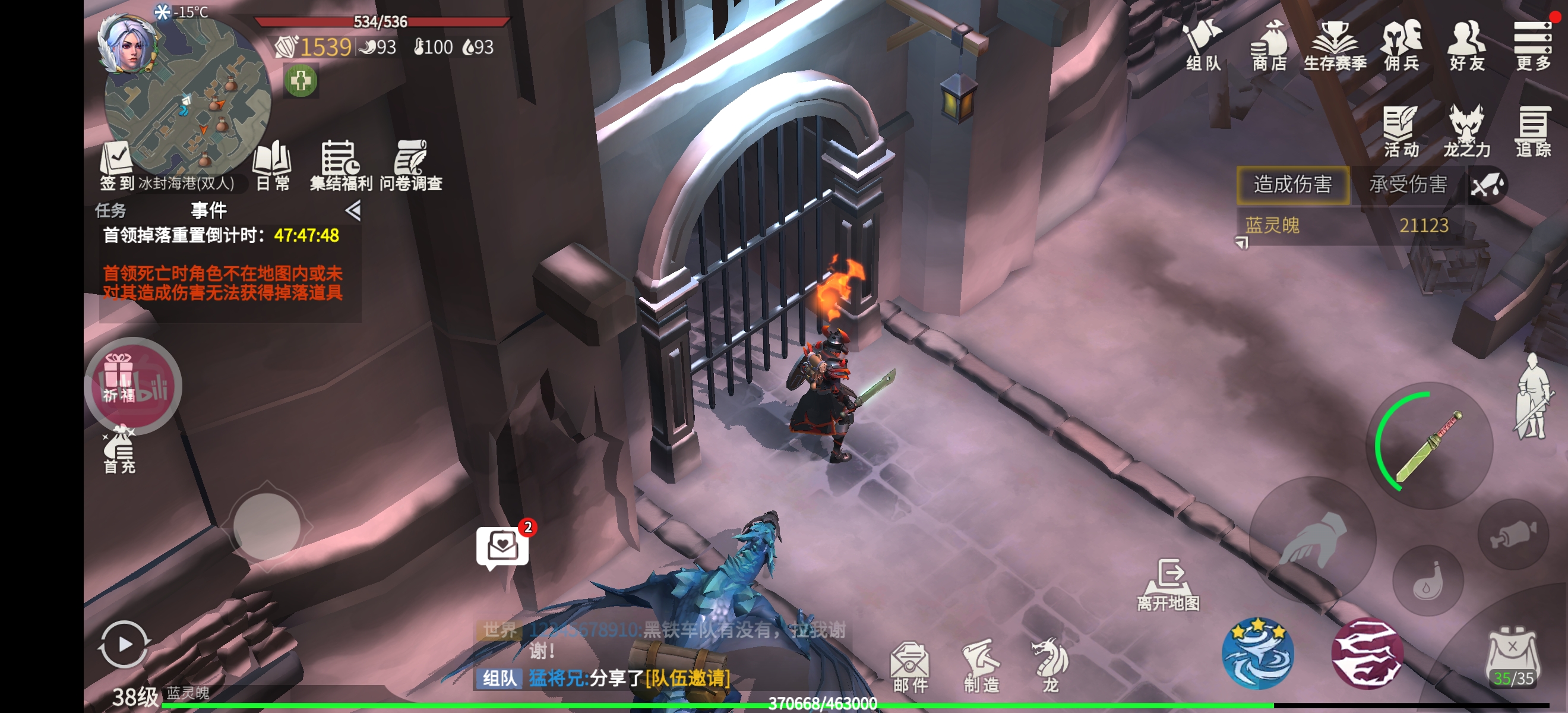Open the 组队 team menu
Image resolution: width=1568 pixels, height=713 pixels.
click(x=1203, y=46)
